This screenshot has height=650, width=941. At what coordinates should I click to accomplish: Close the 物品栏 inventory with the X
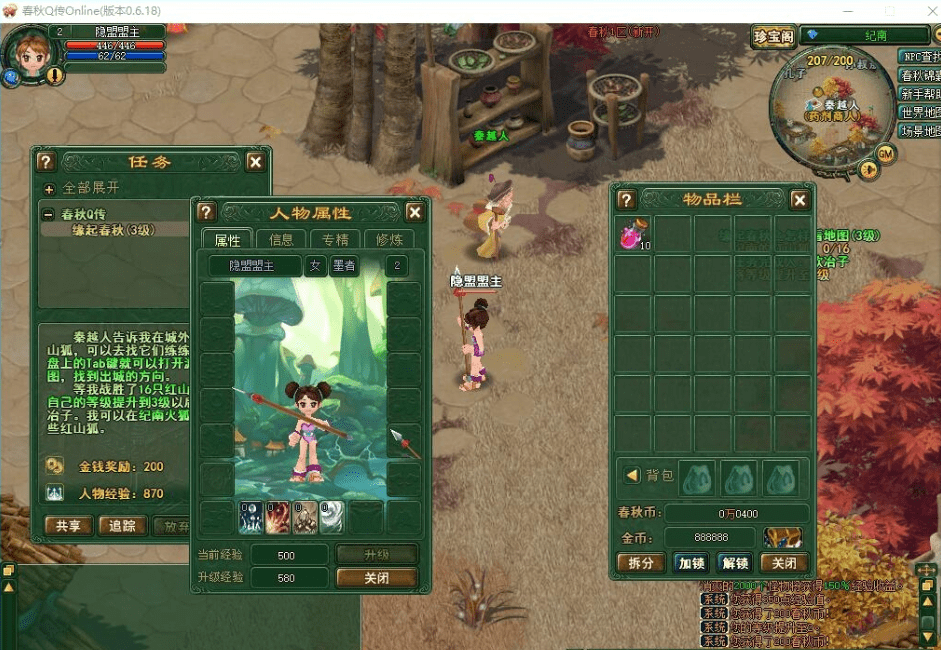tap(799, 200)
